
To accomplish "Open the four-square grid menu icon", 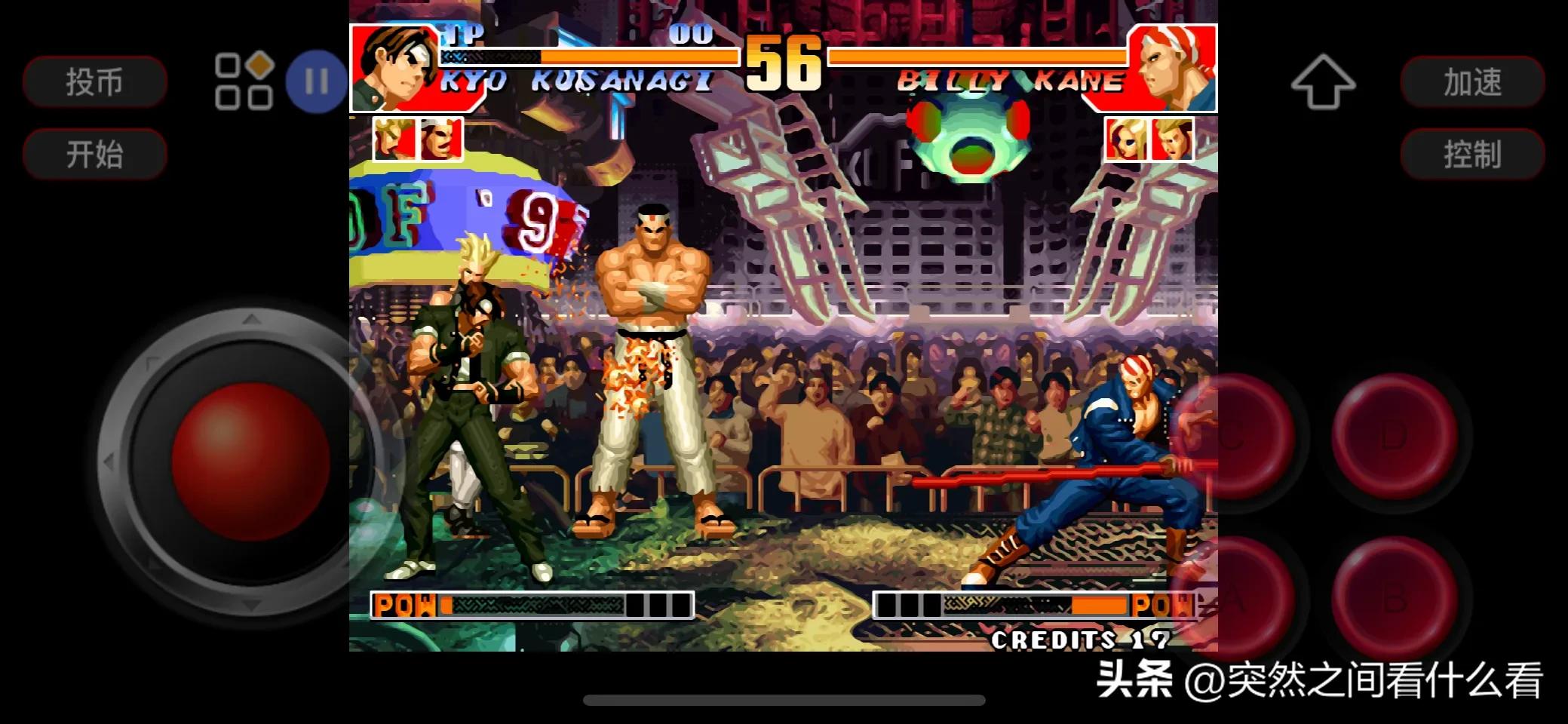I will [243, 81].
